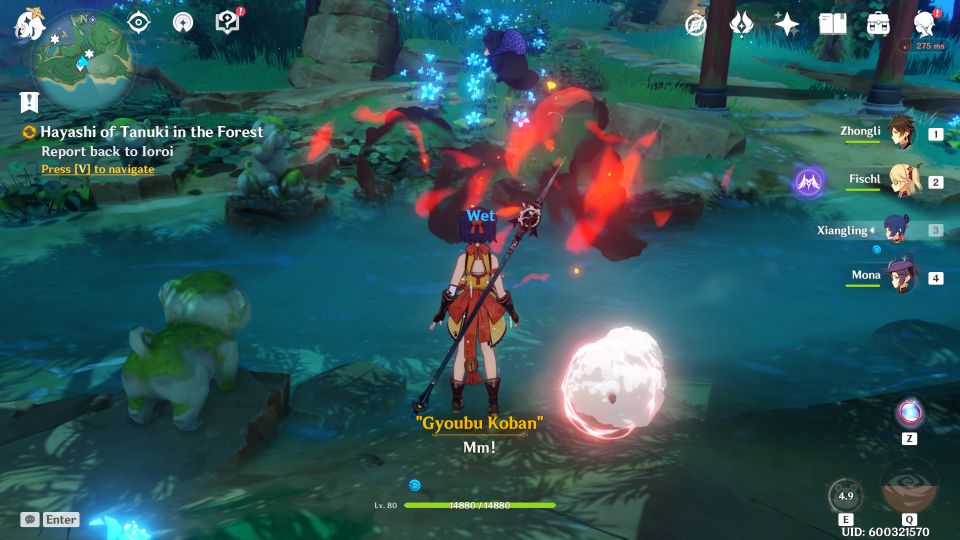
Task: Open the Wish star icon
Action: (787, 24)
